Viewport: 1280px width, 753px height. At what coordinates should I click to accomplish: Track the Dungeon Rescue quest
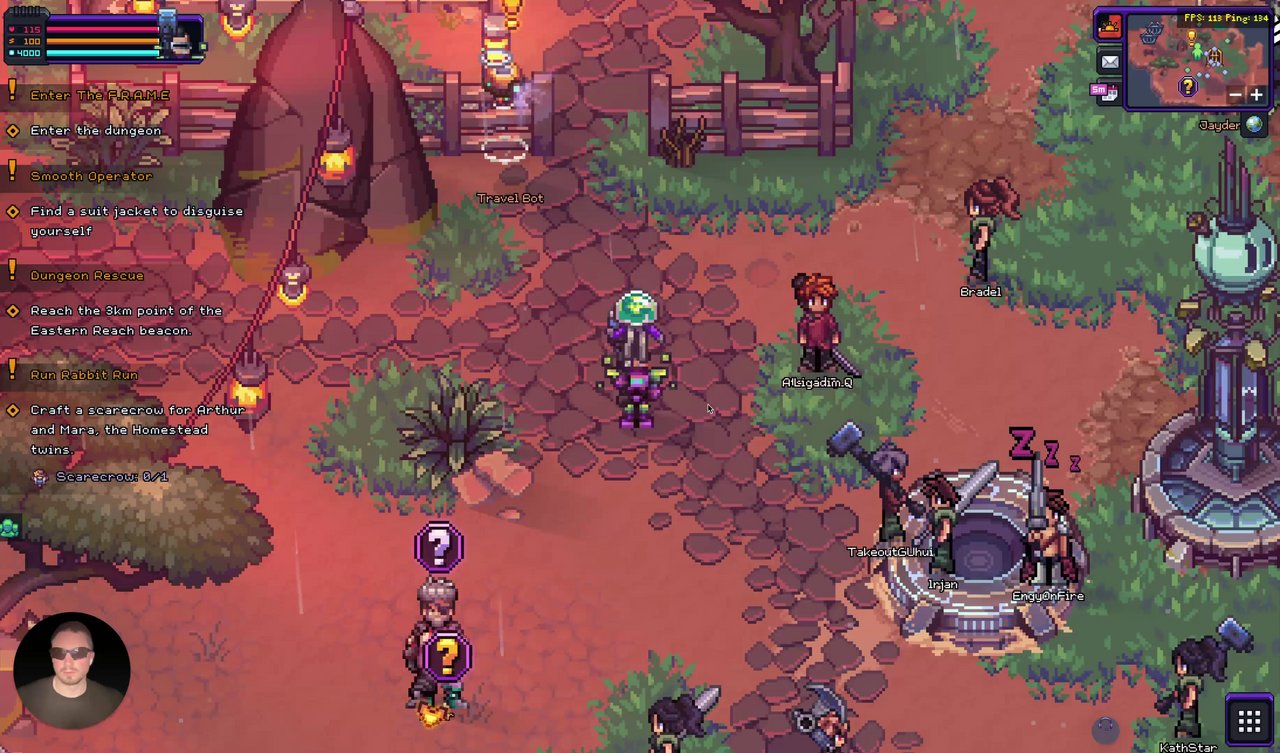click(87, 275)
